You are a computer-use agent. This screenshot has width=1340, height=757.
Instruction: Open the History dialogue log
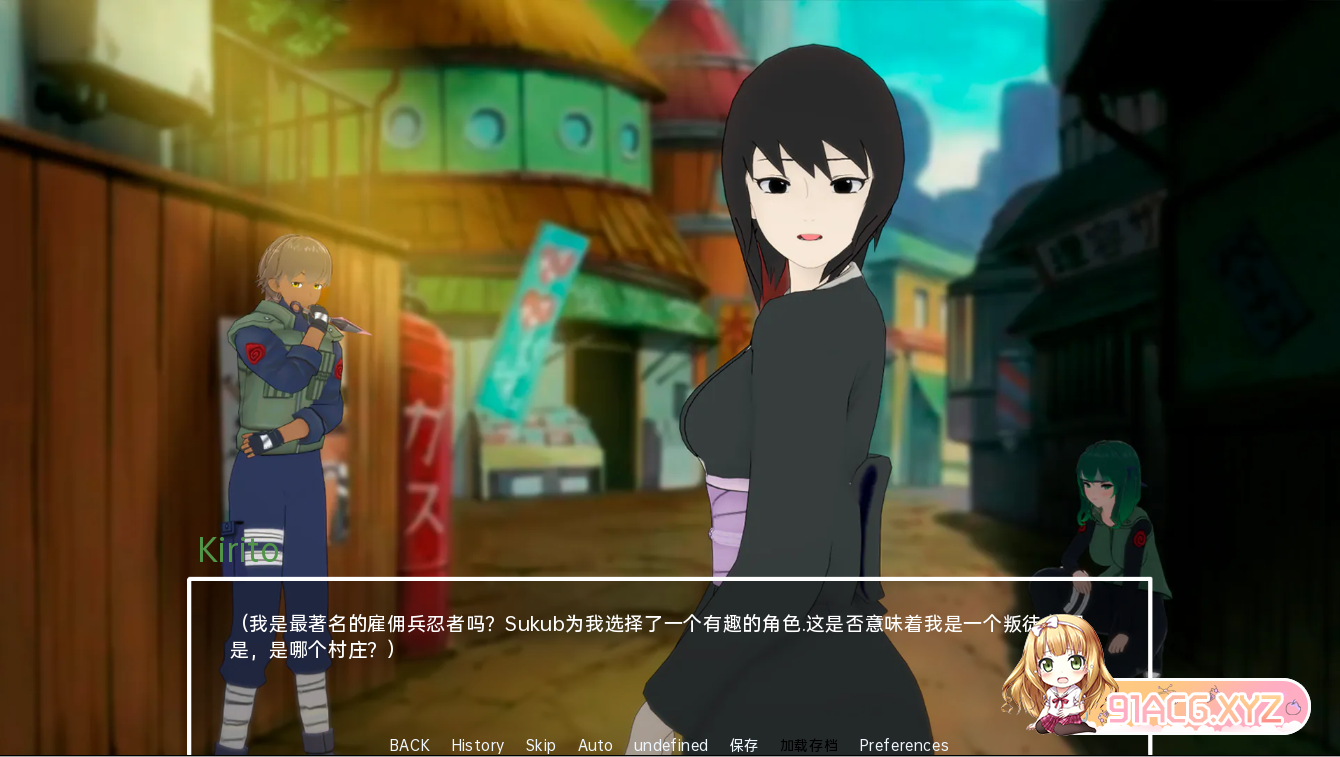477,745
